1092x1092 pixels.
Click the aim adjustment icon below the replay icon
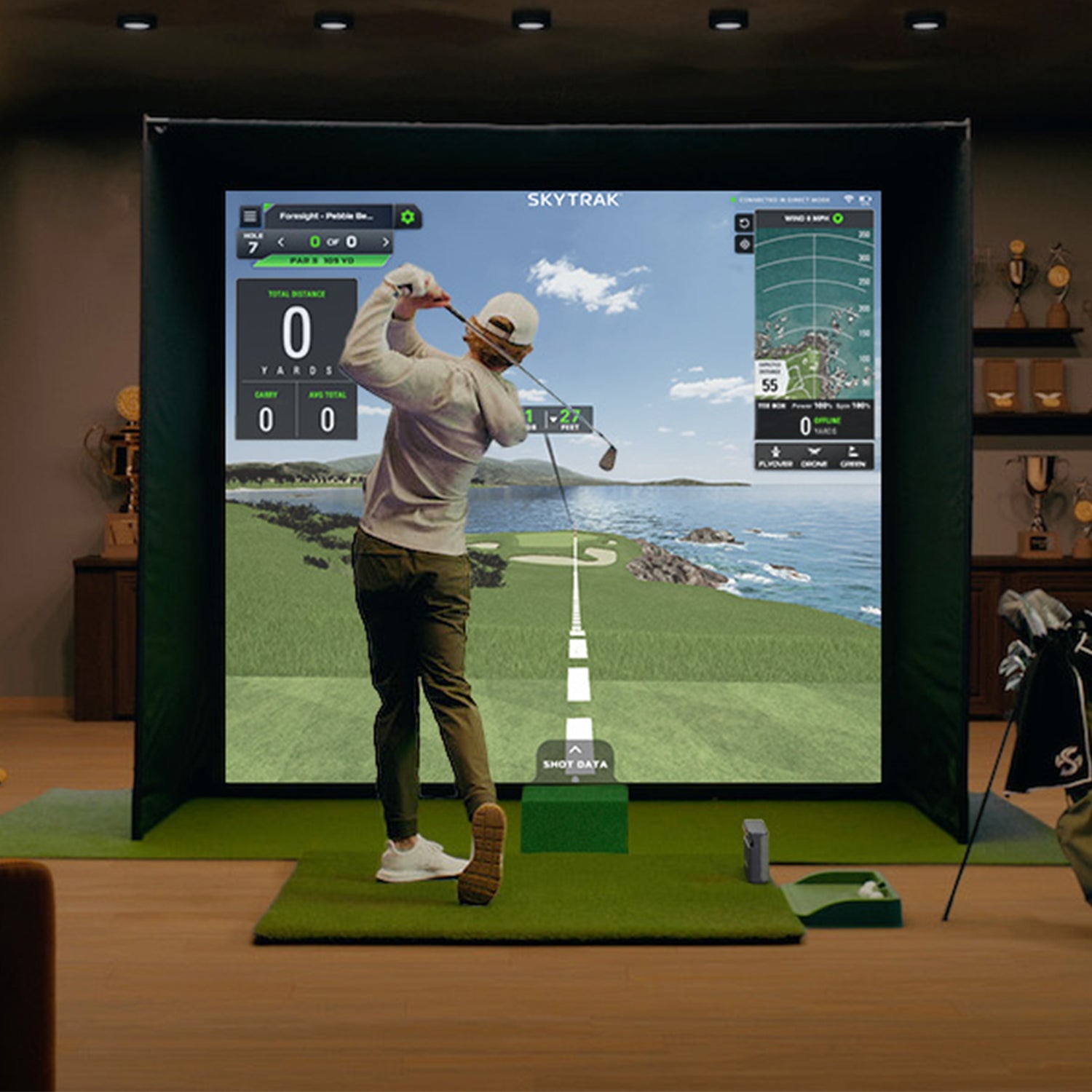[x=744, y=243]
